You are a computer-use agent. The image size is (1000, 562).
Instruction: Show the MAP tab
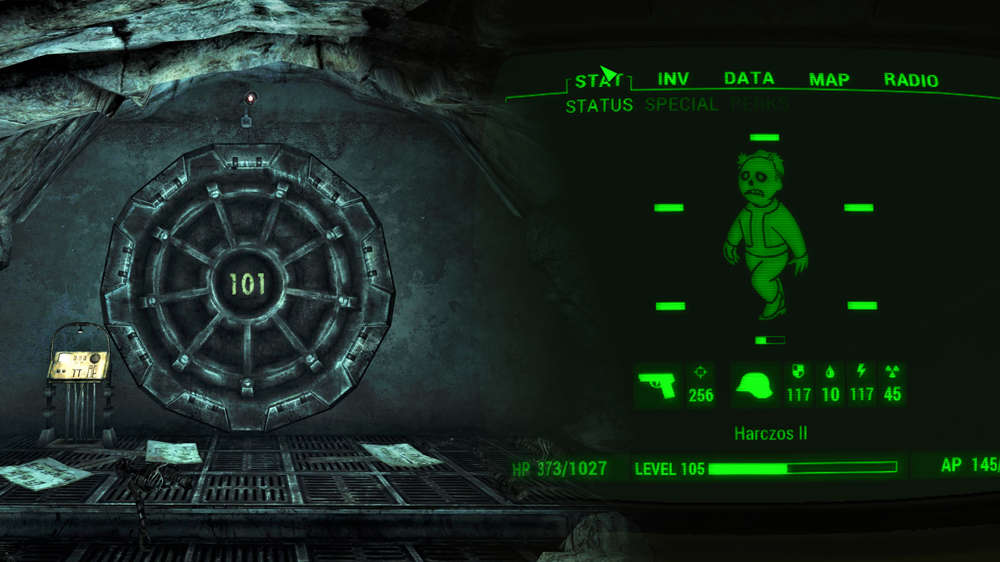tap(829, 80)
